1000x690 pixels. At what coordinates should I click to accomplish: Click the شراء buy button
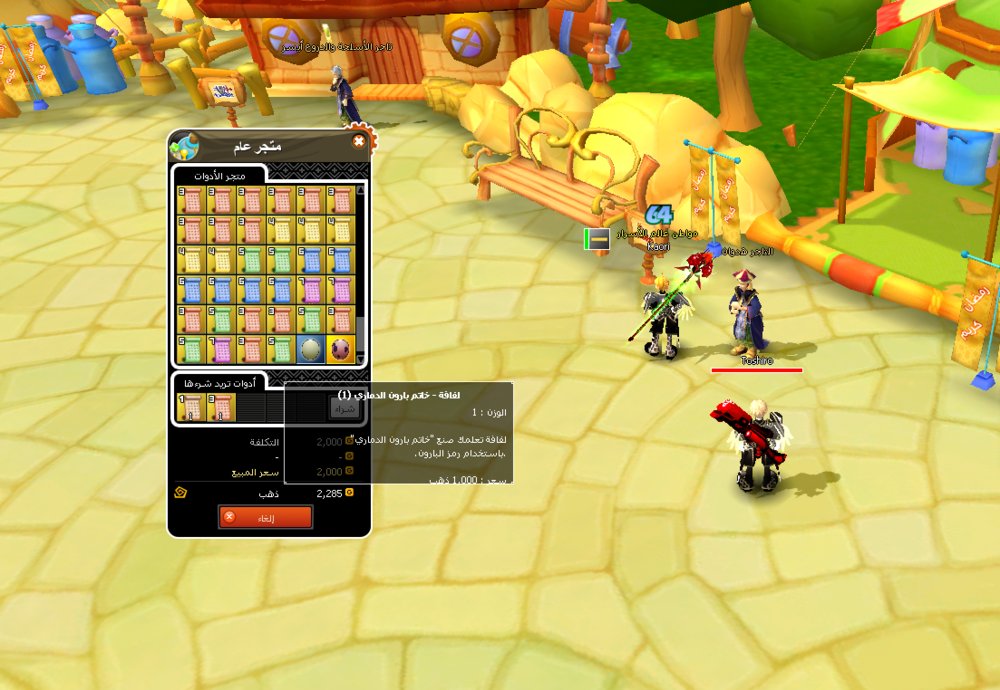(x=343, y=408)
